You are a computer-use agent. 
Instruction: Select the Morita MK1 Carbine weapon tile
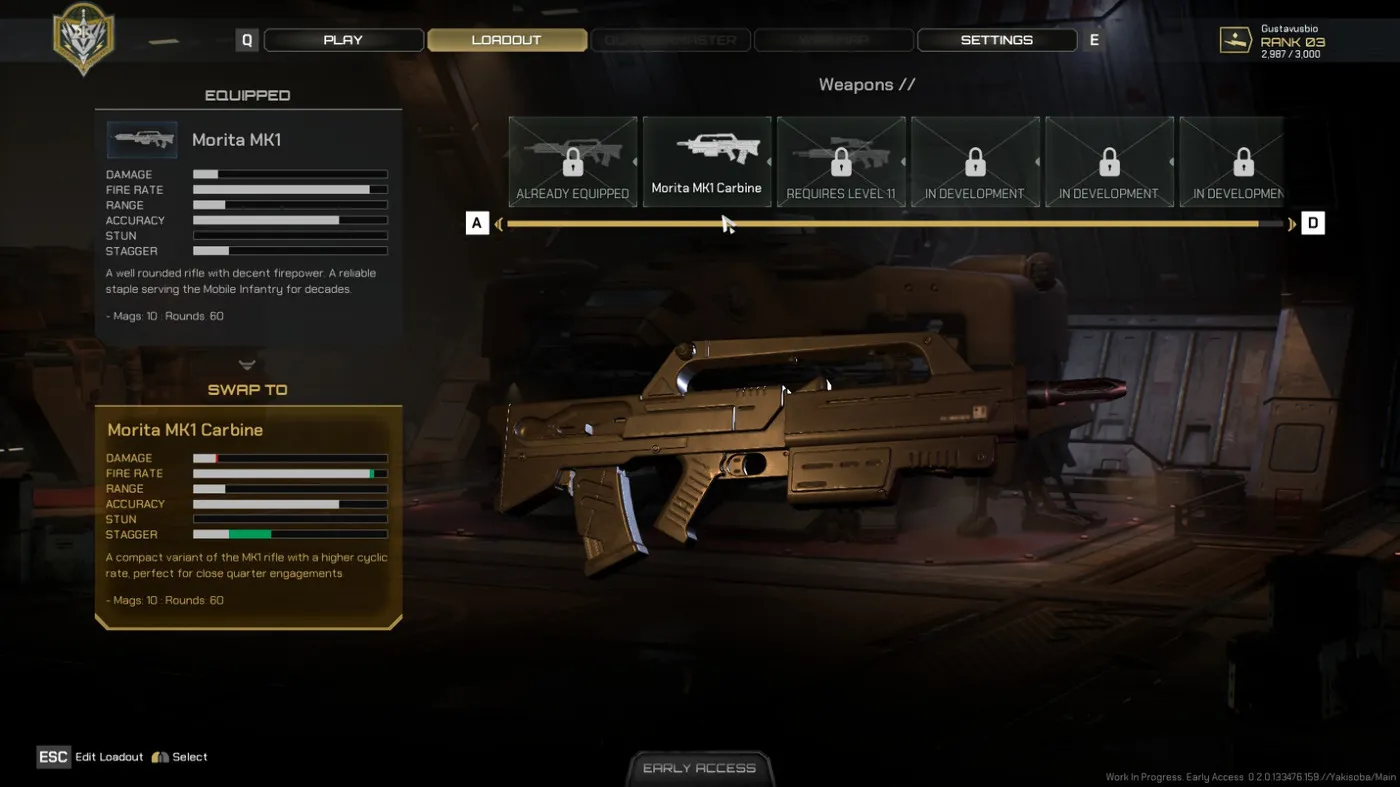[706, 161]
